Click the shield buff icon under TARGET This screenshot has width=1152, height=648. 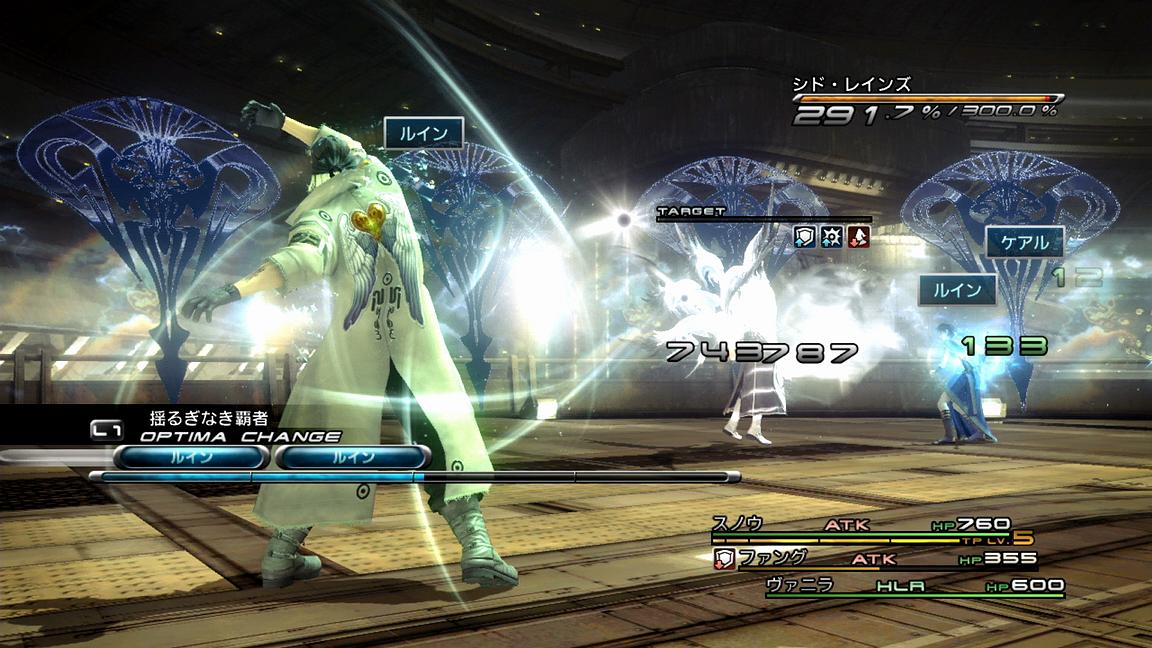click(805, 236)
